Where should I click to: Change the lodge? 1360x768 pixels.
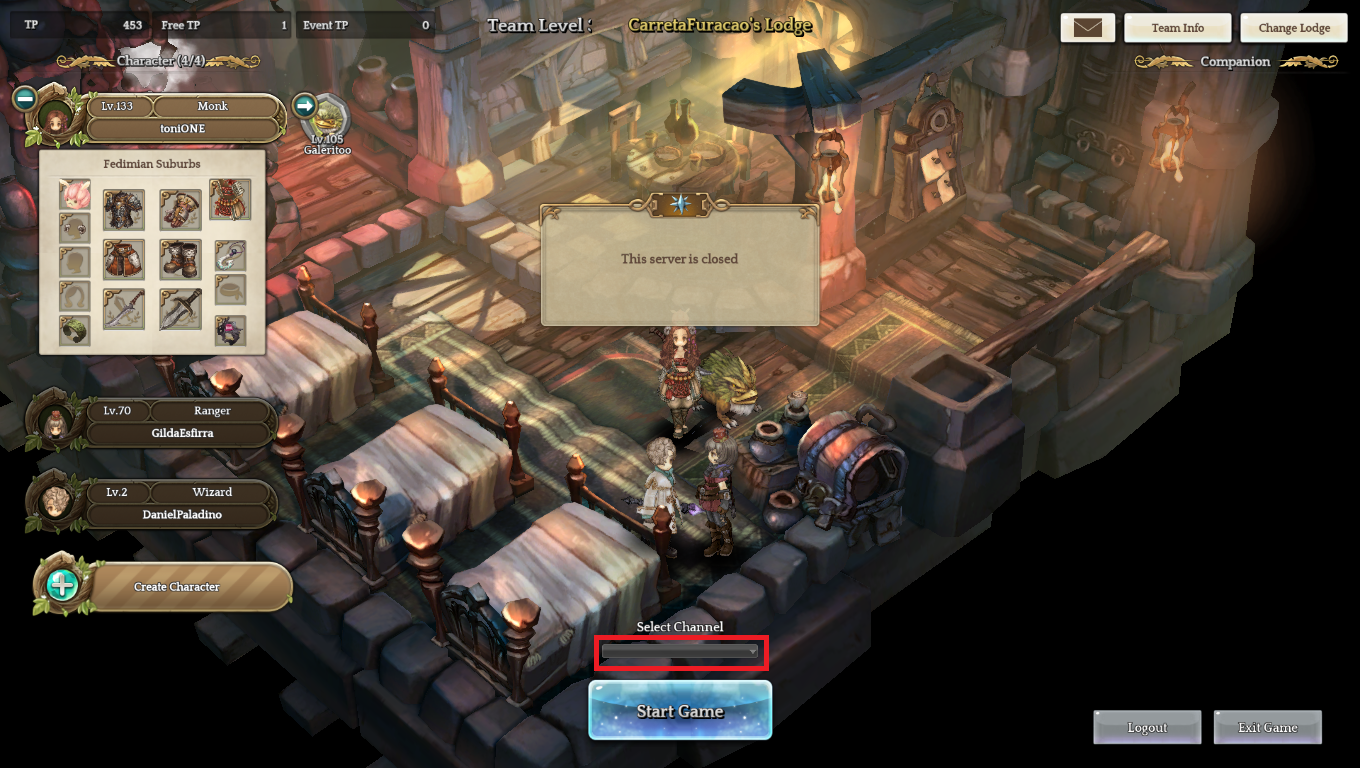click(x=1293, y=28)
